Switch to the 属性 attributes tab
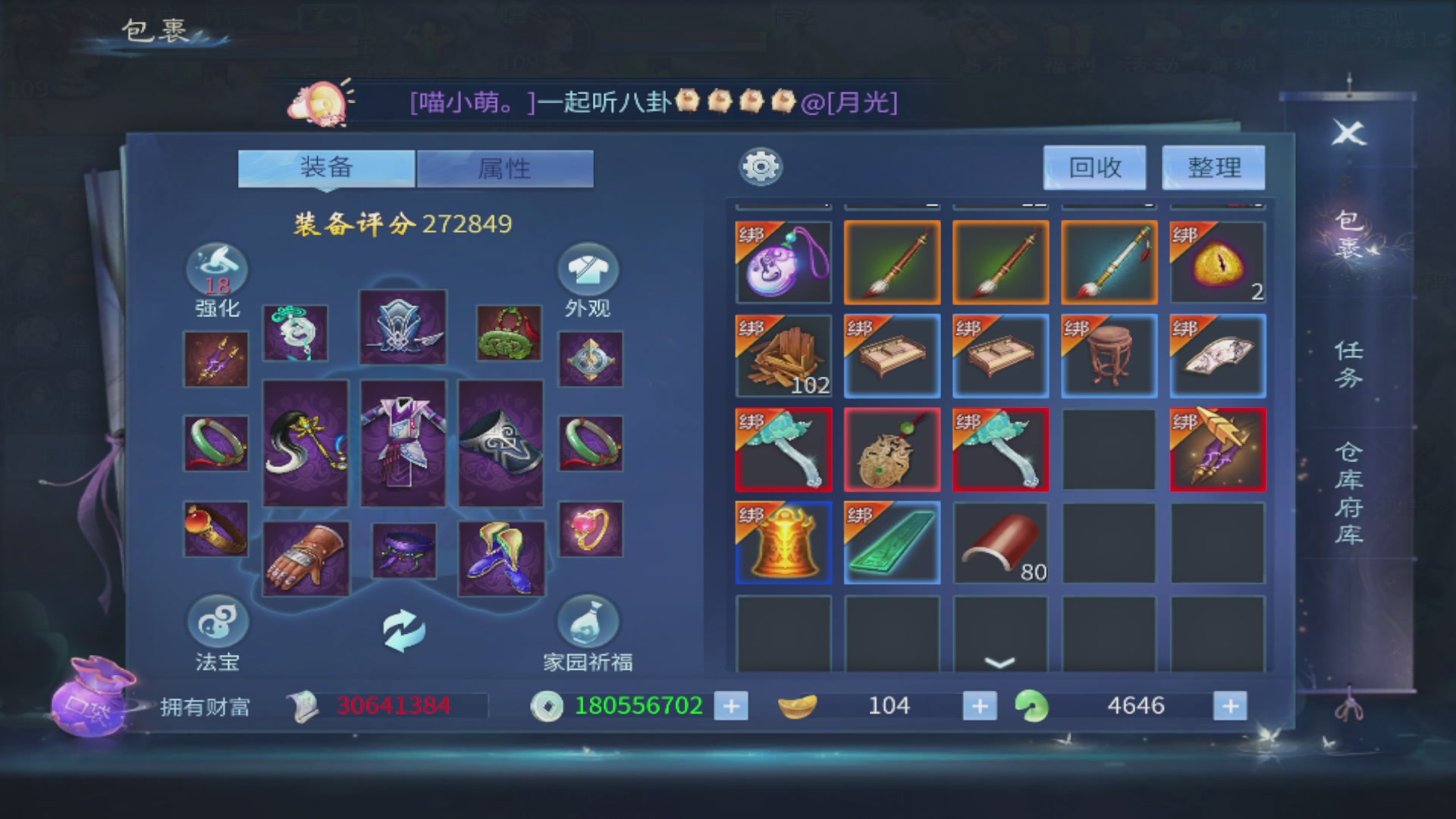This screenshot has height=819, width=1456. [504, 168]
